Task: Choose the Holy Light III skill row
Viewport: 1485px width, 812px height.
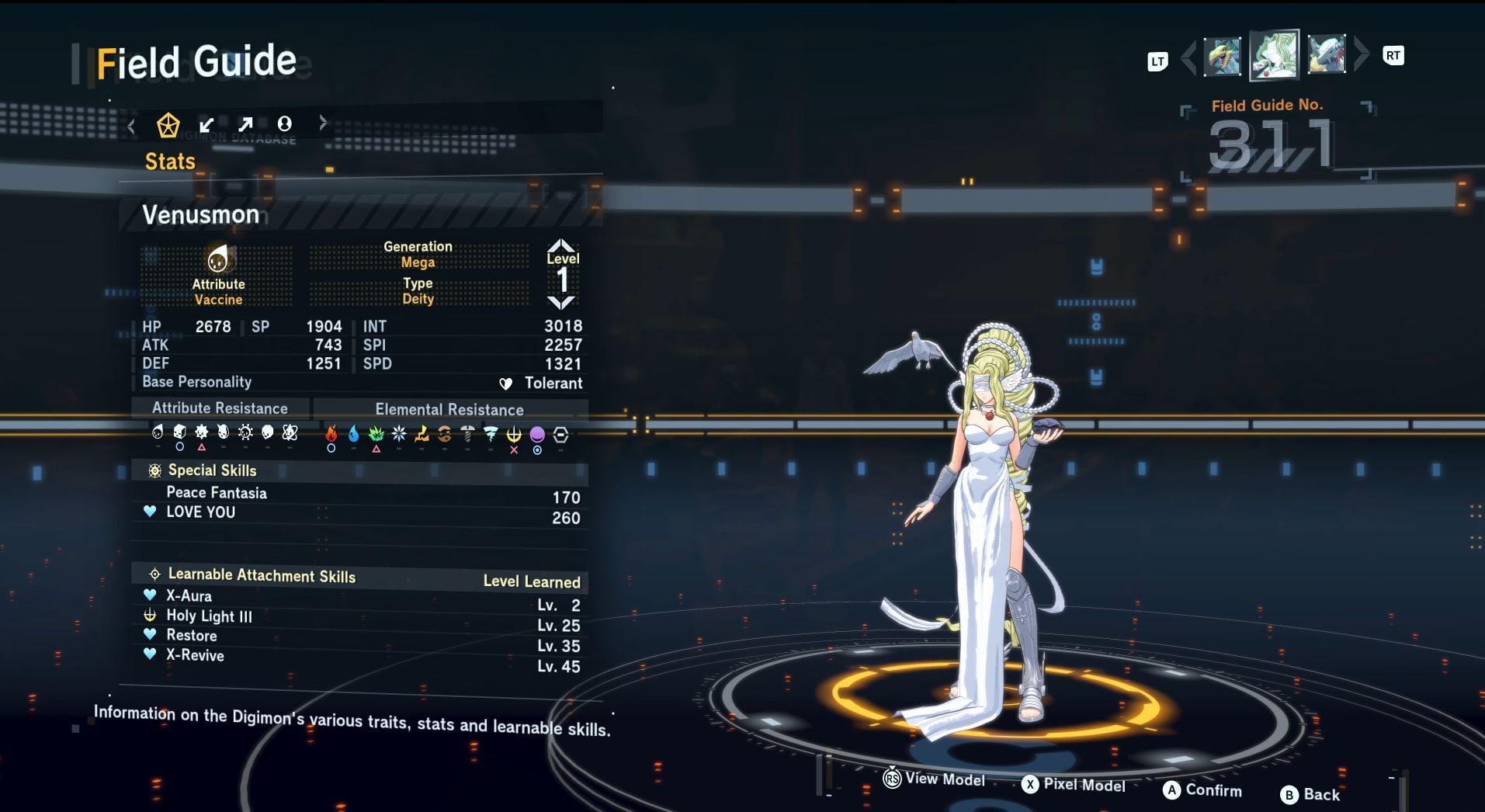Action: pos(209,616)
